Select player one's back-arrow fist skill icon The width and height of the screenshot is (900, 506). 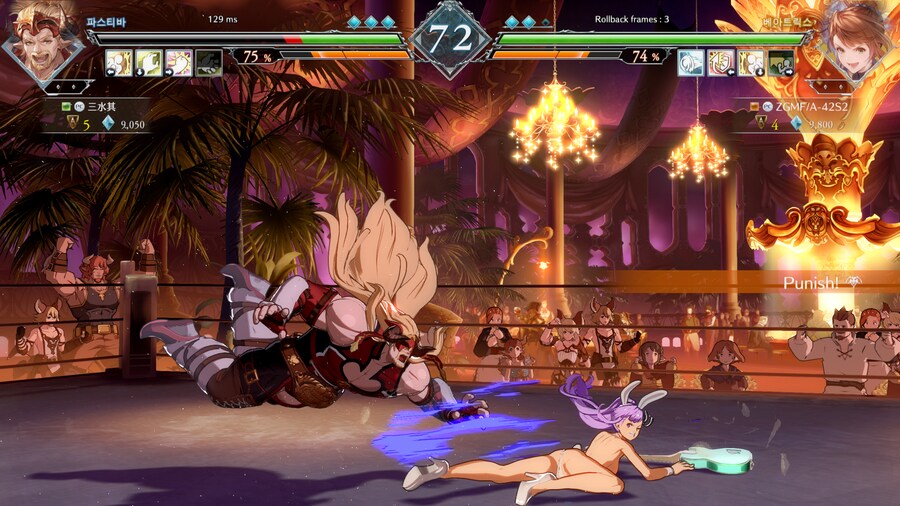coord(119,63)
